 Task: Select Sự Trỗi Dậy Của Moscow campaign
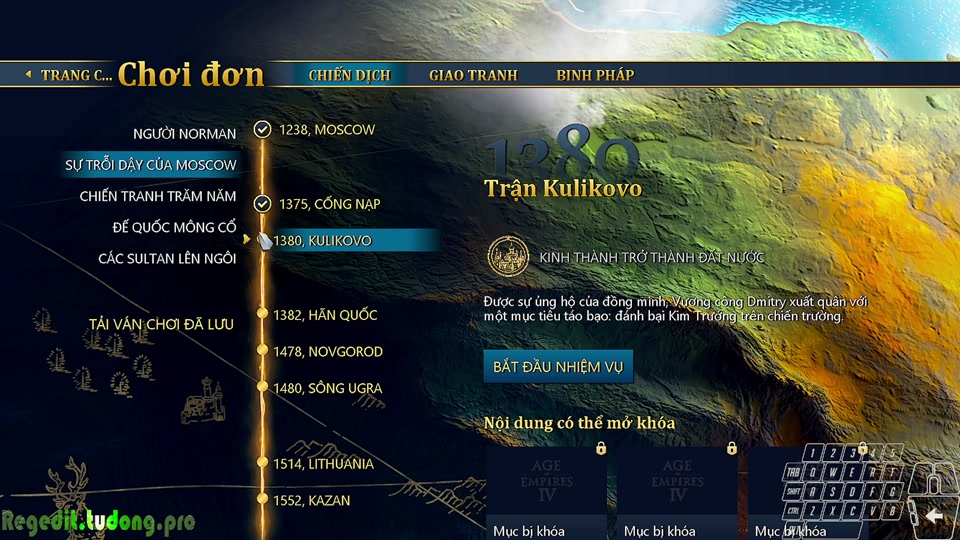(x=151, y=165)
